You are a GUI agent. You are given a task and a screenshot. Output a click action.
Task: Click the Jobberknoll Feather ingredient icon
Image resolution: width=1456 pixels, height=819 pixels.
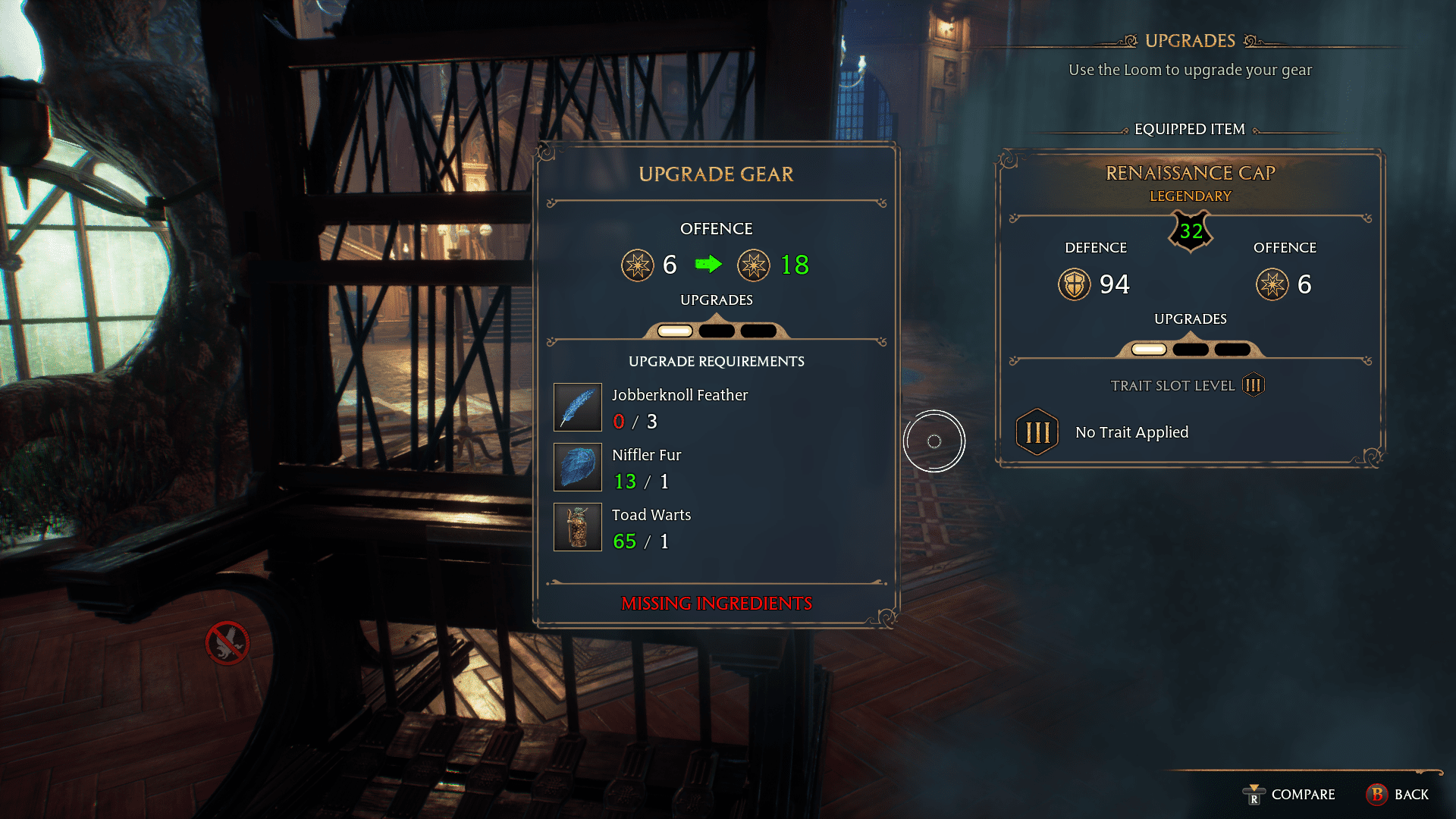tap(577, 407)
